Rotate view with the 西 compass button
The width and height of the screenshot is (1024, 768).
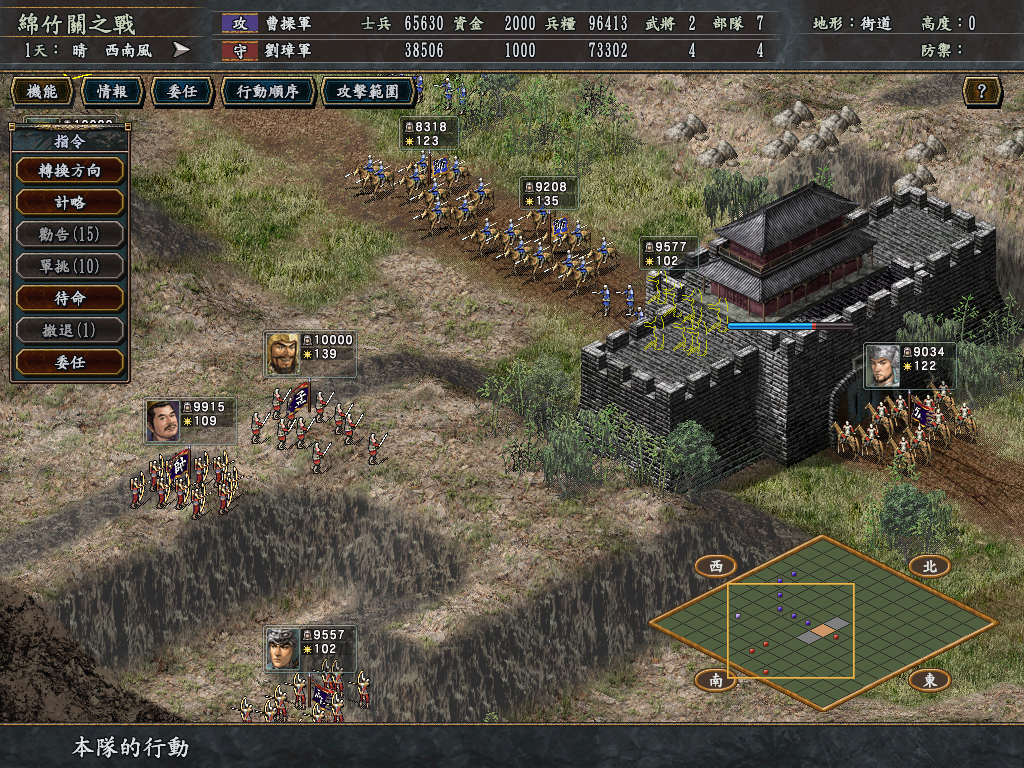[716, 566]
